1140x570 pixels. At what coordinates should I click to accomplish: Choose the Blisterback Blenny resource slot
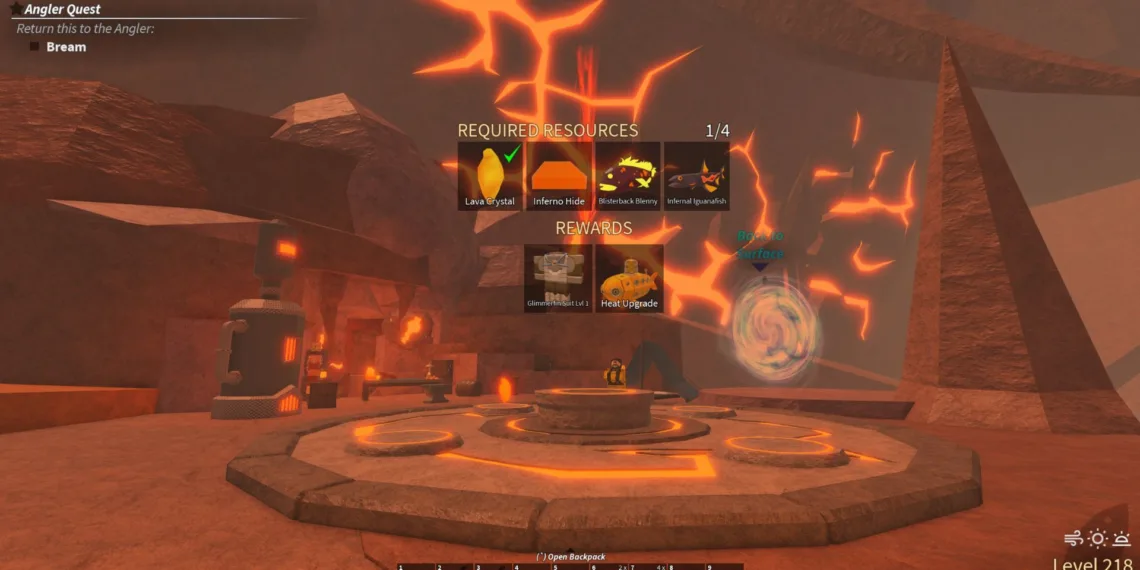pos(628,175)
